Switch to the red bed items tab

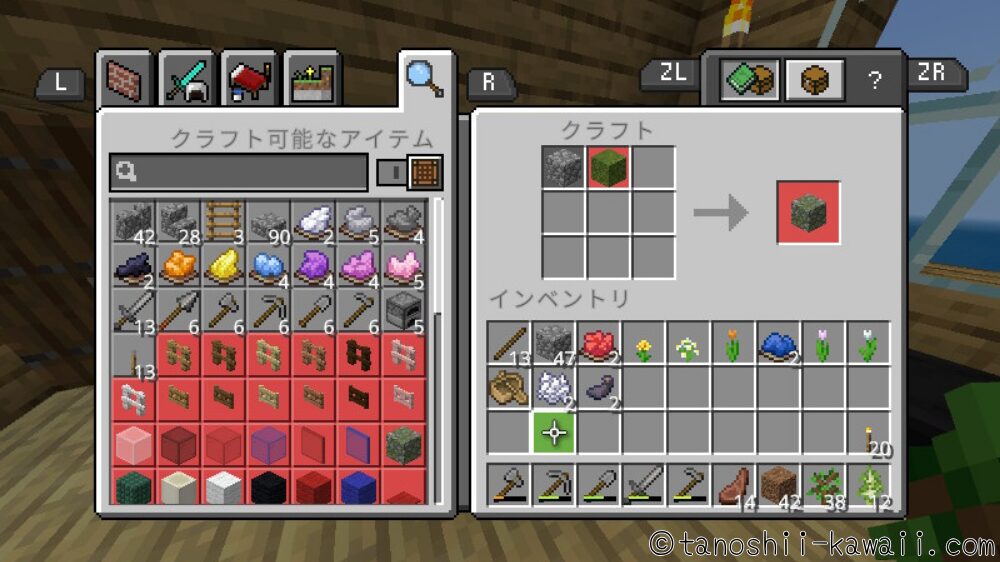pos(250,80)
